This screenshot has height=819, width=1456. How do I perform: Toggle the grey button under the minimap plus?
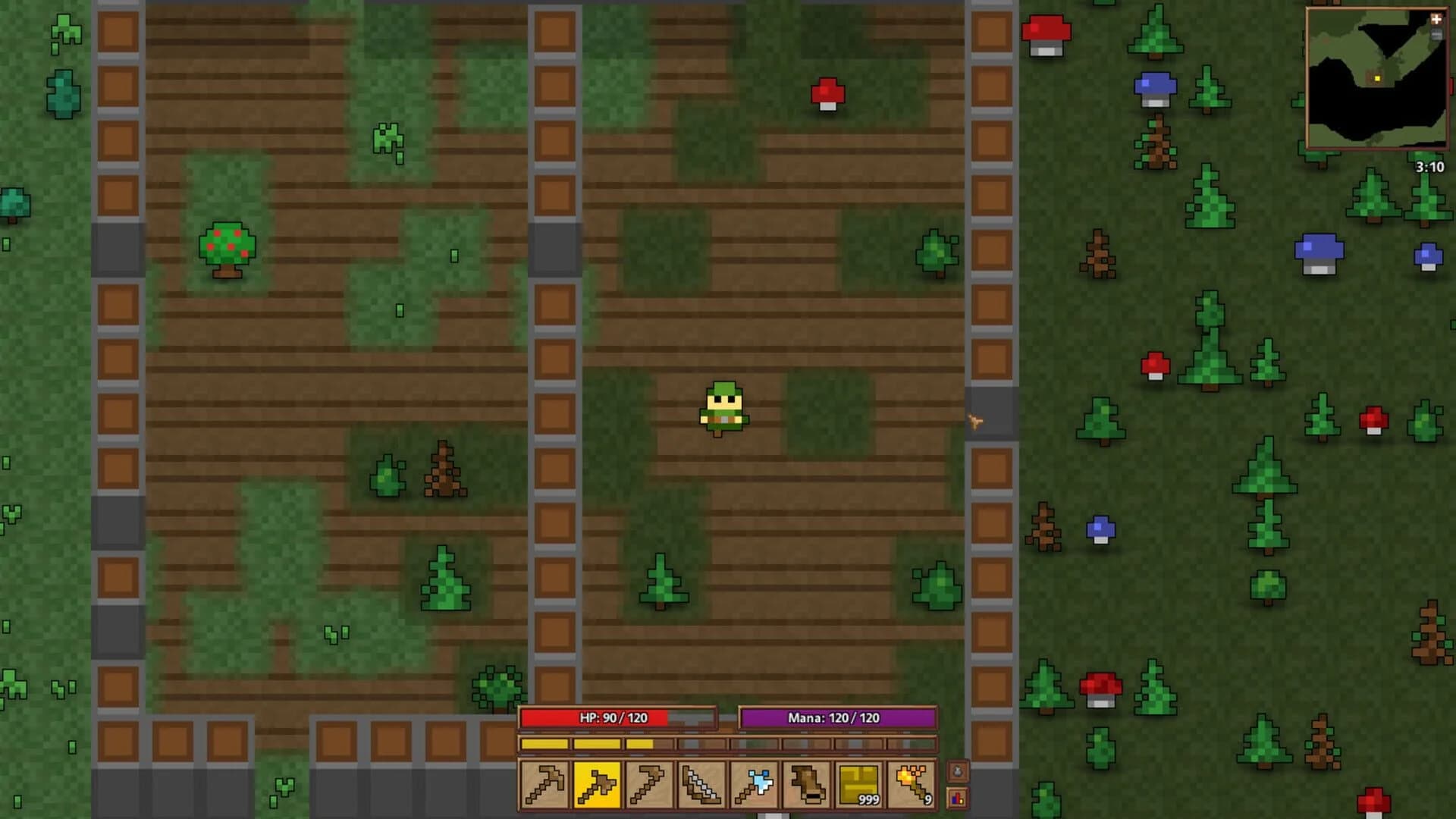pyautogui.click(x=1437, y=35)
